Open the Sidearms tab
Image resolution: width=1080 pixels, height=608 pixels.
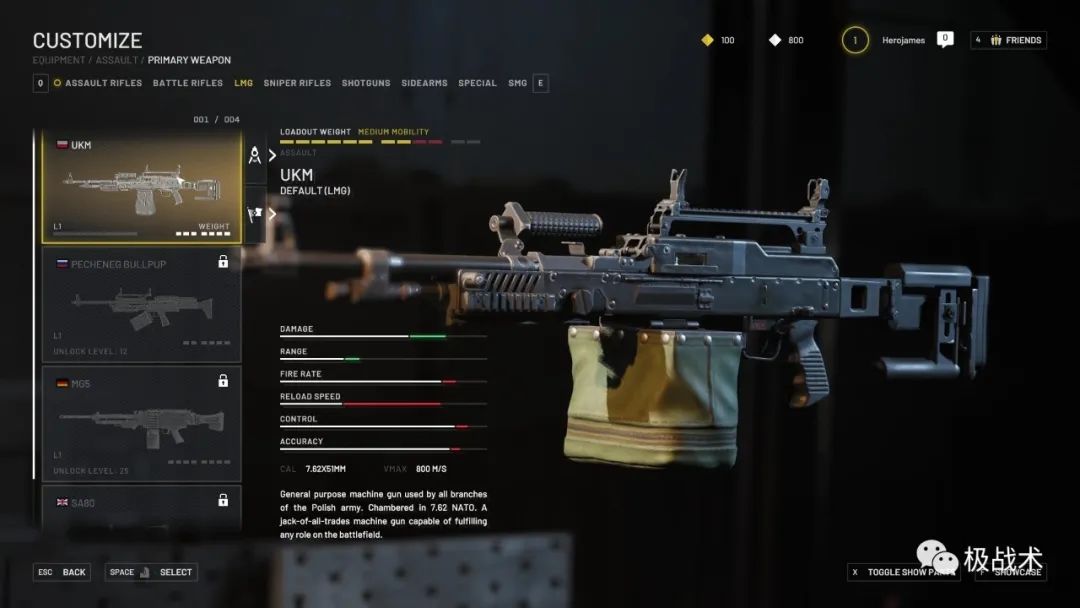pos(424,83)
